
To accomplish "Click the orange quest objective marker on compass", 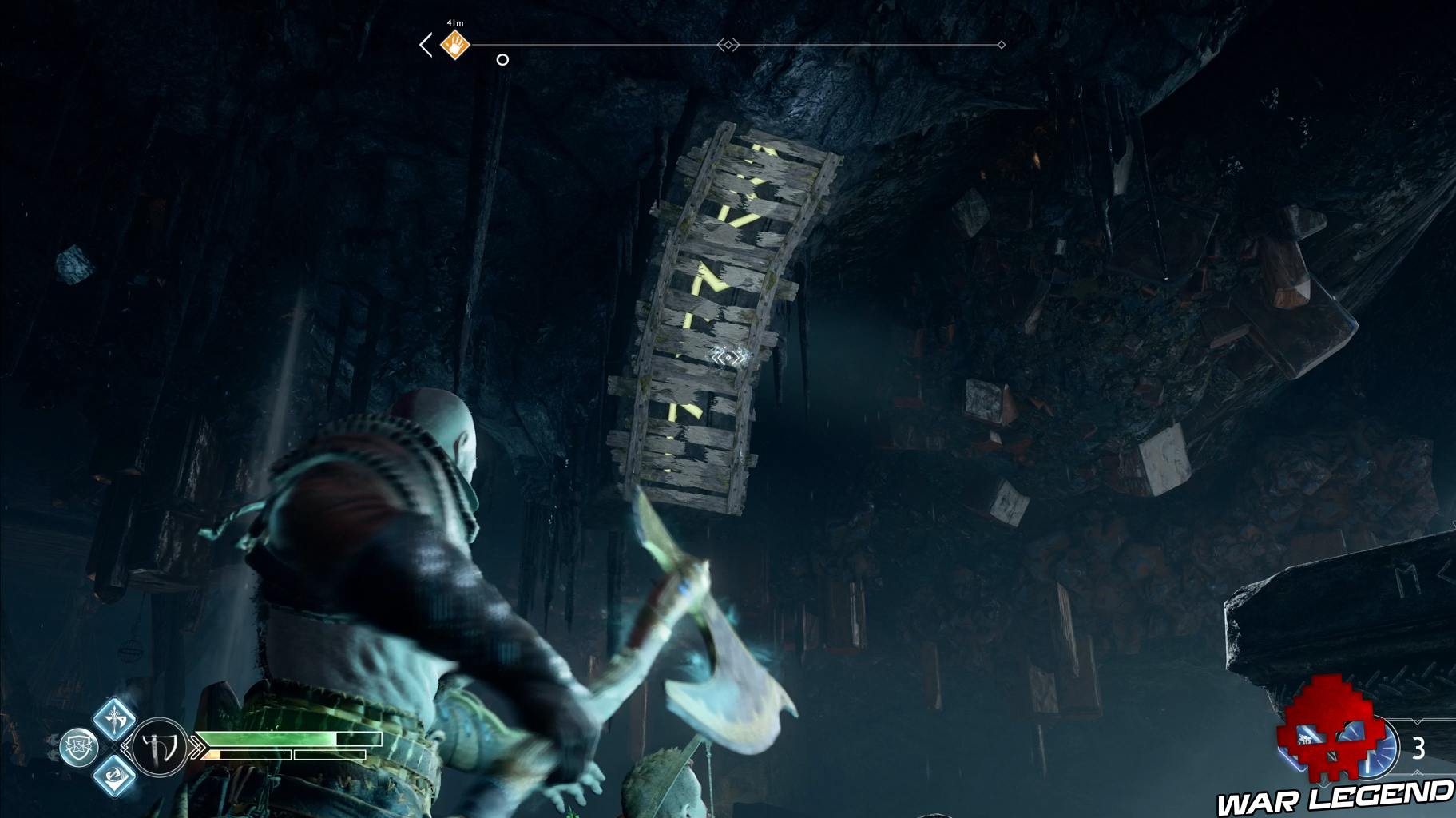I will pos(455,44).
